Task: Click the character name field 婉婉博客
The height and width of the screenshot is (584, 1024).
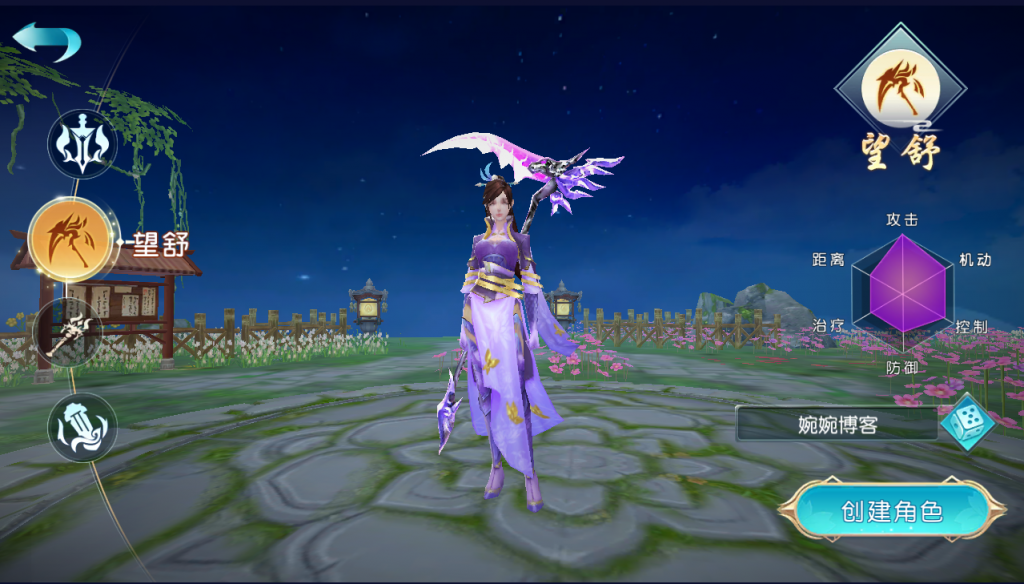Action: coord(837,424)
